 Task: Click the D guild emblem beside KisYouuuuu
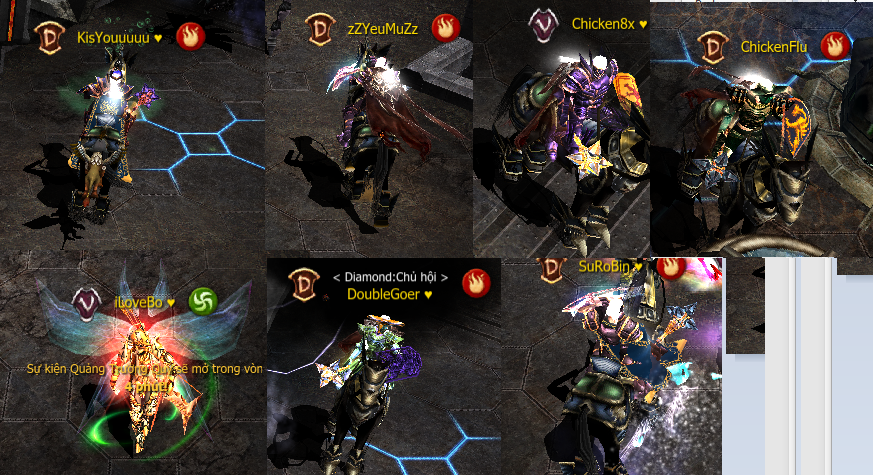point(47,37)
